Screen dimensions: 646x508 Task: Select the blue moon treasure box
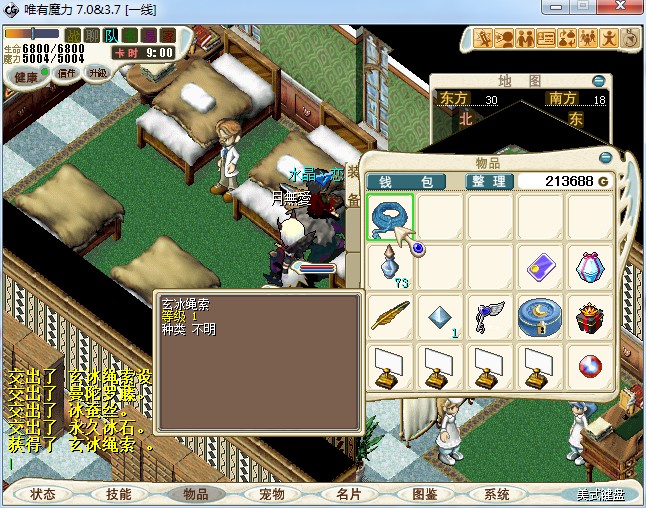pos(541,317)
